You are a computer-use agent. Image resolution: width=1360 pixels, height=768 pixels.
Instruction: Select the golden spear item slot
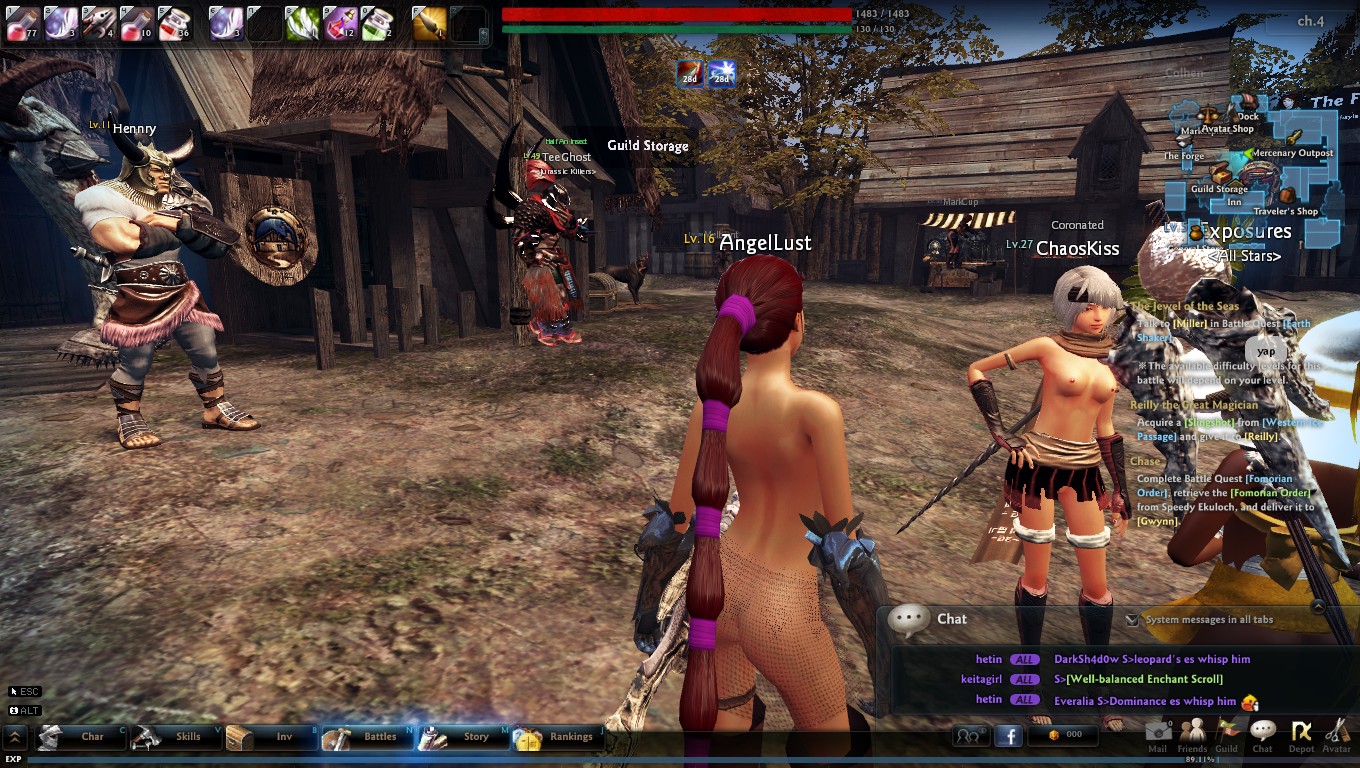429,23
